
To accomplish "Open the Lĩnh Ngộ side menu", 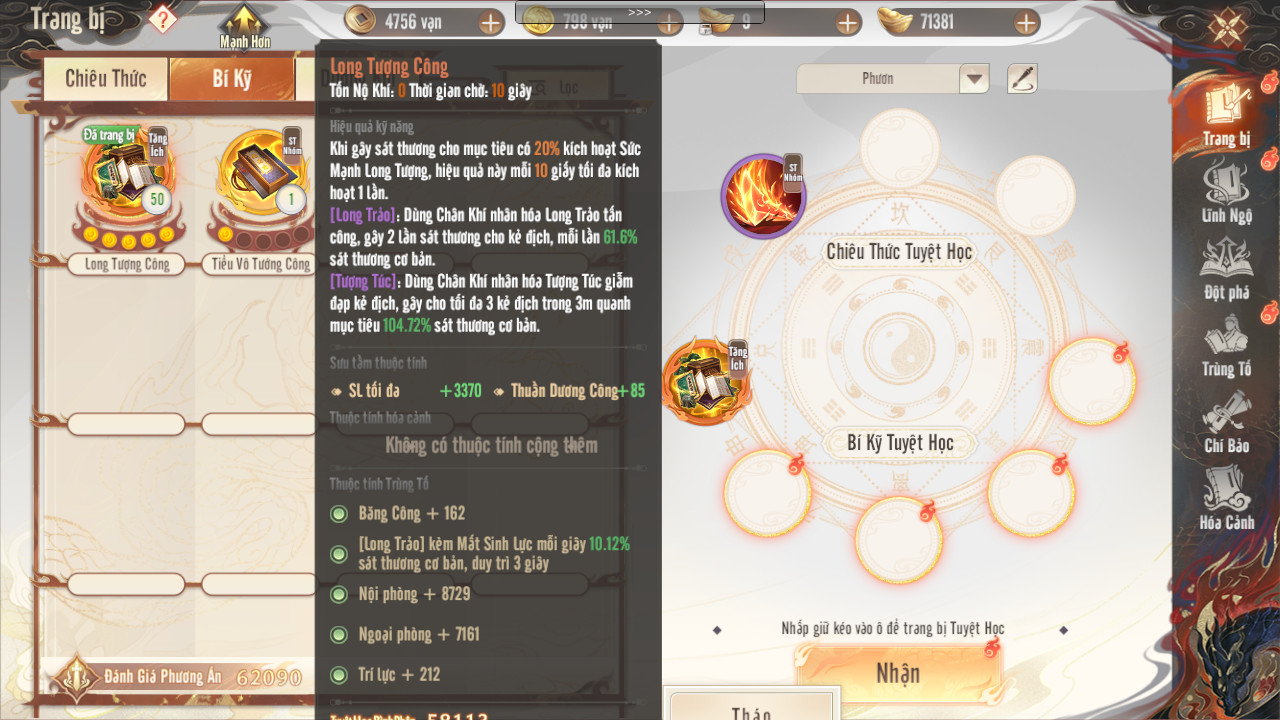I will coord(1226,193).
